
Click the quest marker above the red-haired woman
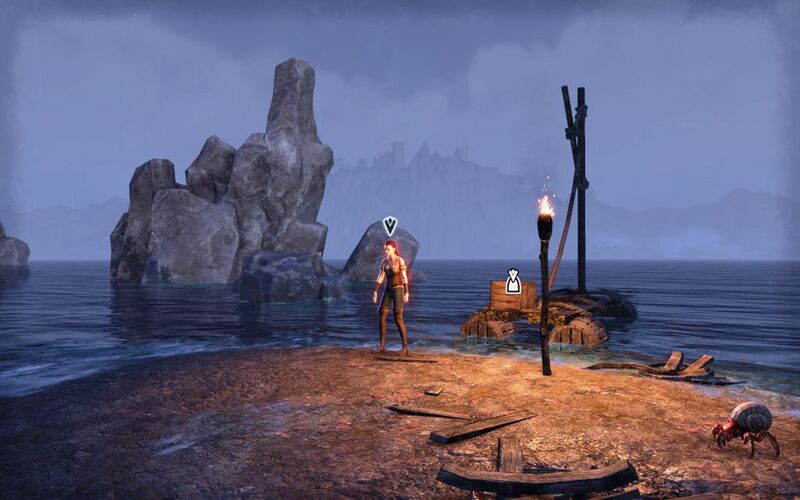[x=390, y=226]
